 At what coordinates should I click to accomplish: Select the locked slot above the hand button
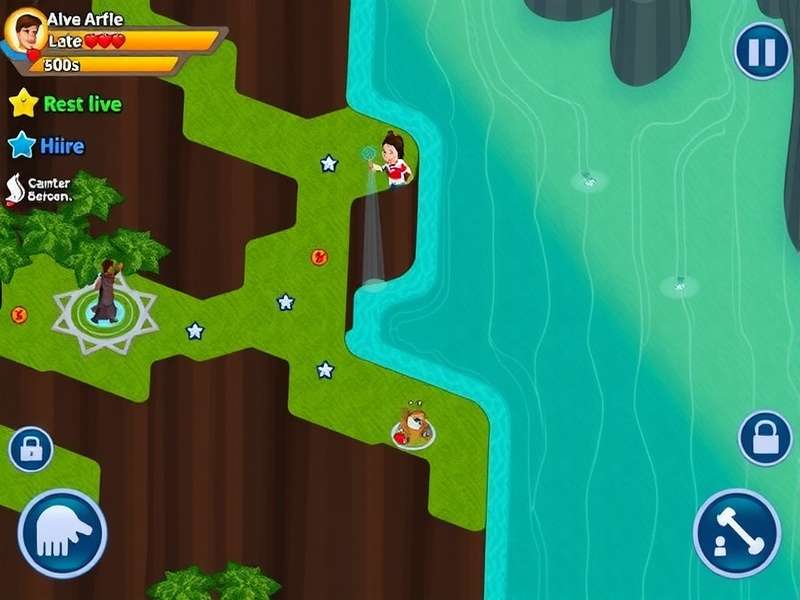tap(31, 449)
